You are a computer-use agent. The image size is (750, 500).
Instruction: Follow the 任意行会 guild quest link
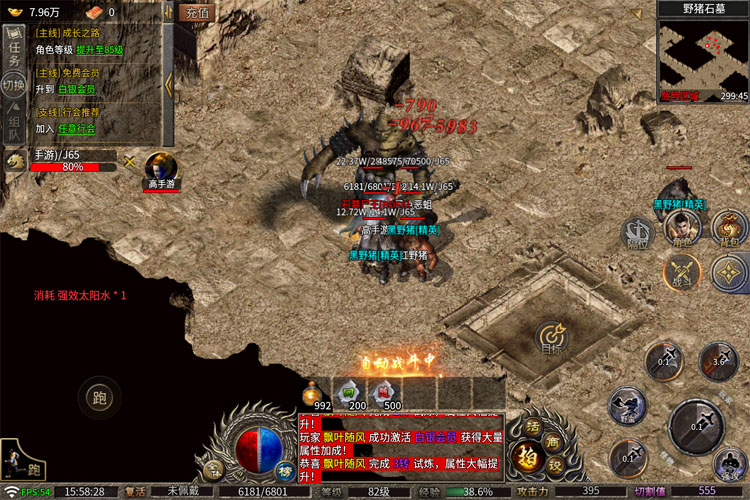[77, 129]
